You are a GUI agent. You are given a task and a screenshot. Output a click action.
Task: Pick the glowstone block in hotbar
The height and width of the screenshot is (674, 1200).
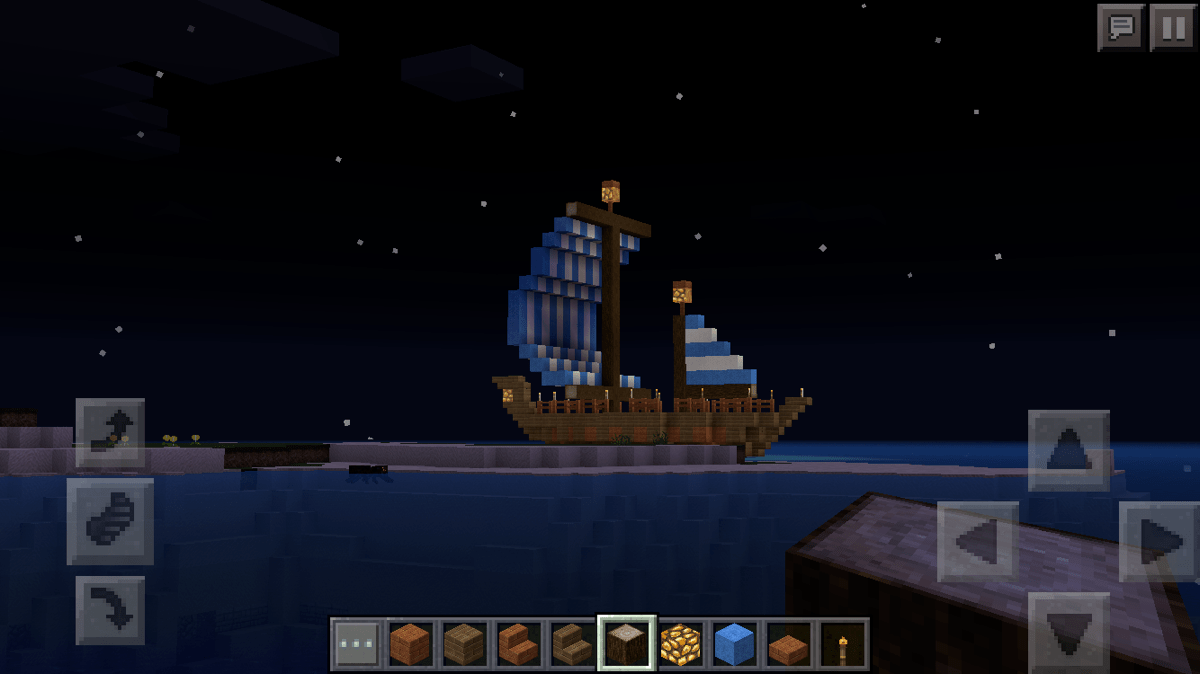pos(681,644)
